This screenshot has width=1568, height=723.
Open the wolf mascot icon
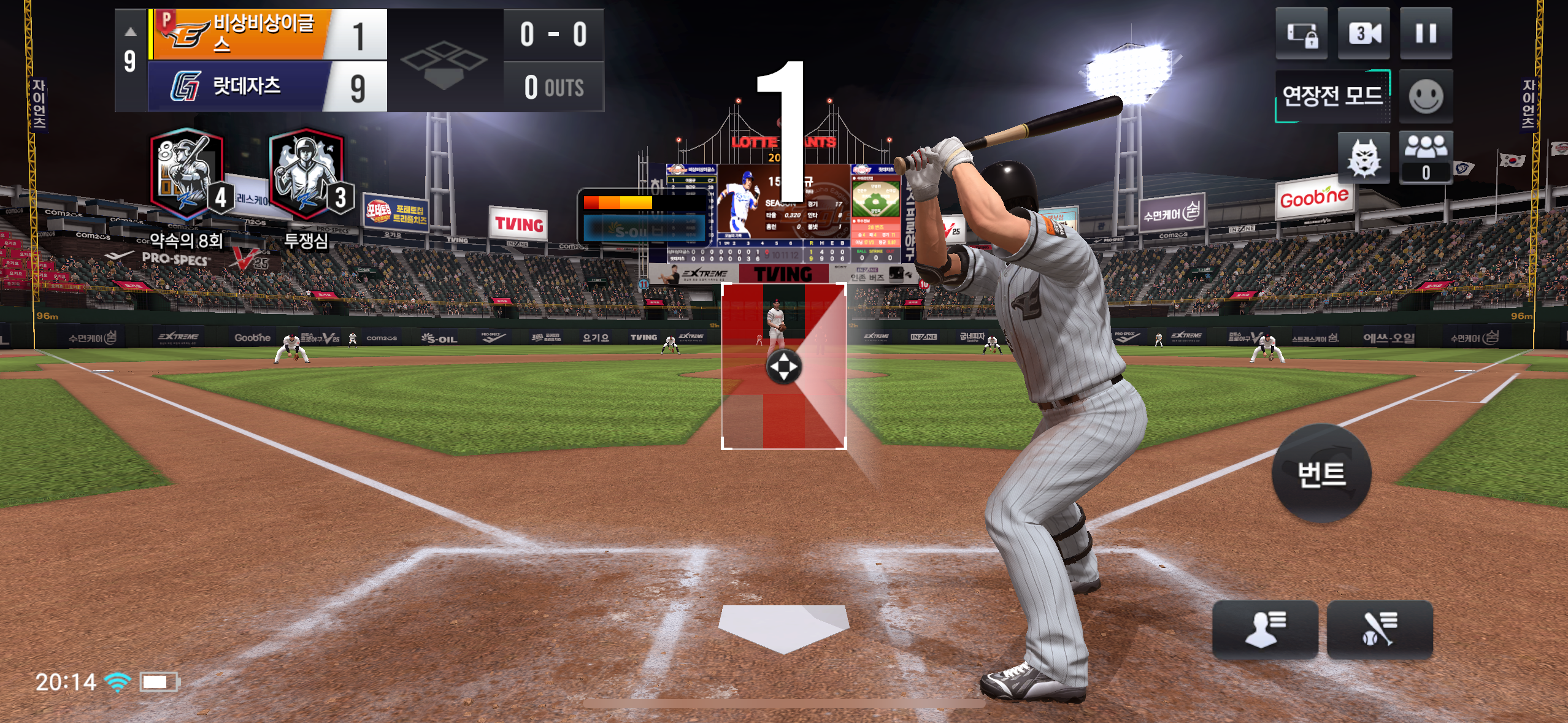tap(1363, 158)
